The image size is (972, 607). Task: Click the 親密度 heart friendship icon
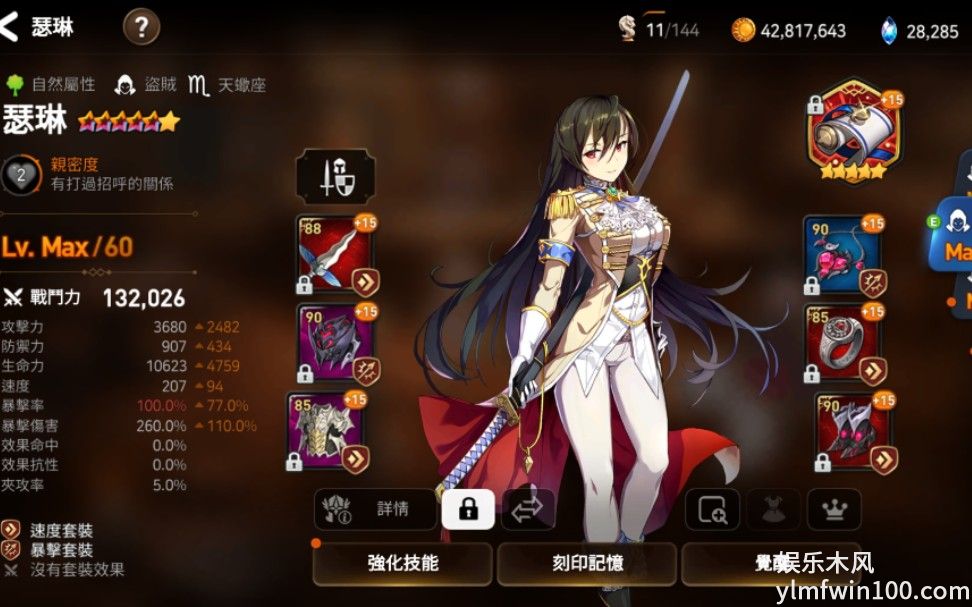(x=22, y=175)
